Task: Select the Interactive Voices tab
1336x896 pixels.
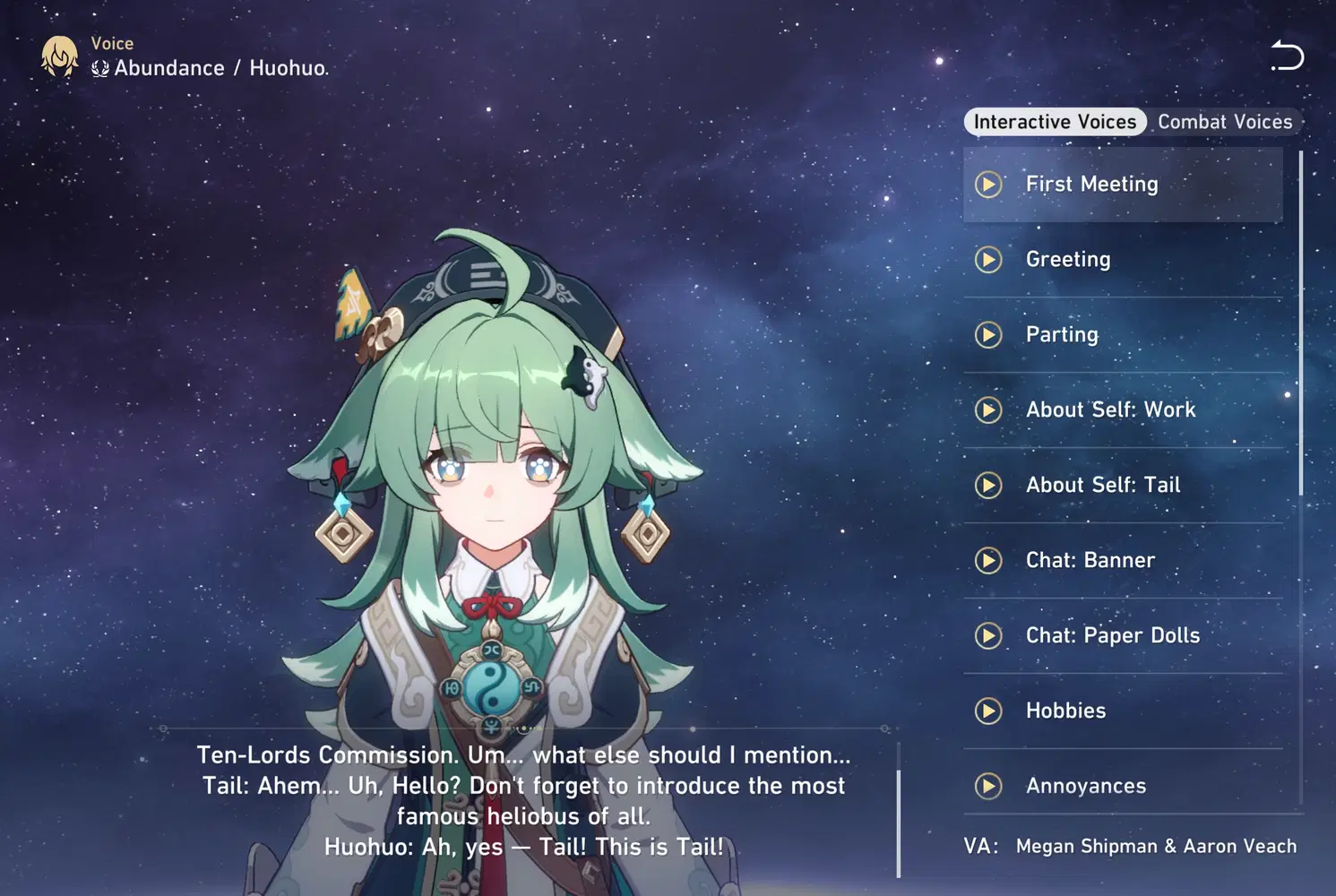Action: 1054,121
